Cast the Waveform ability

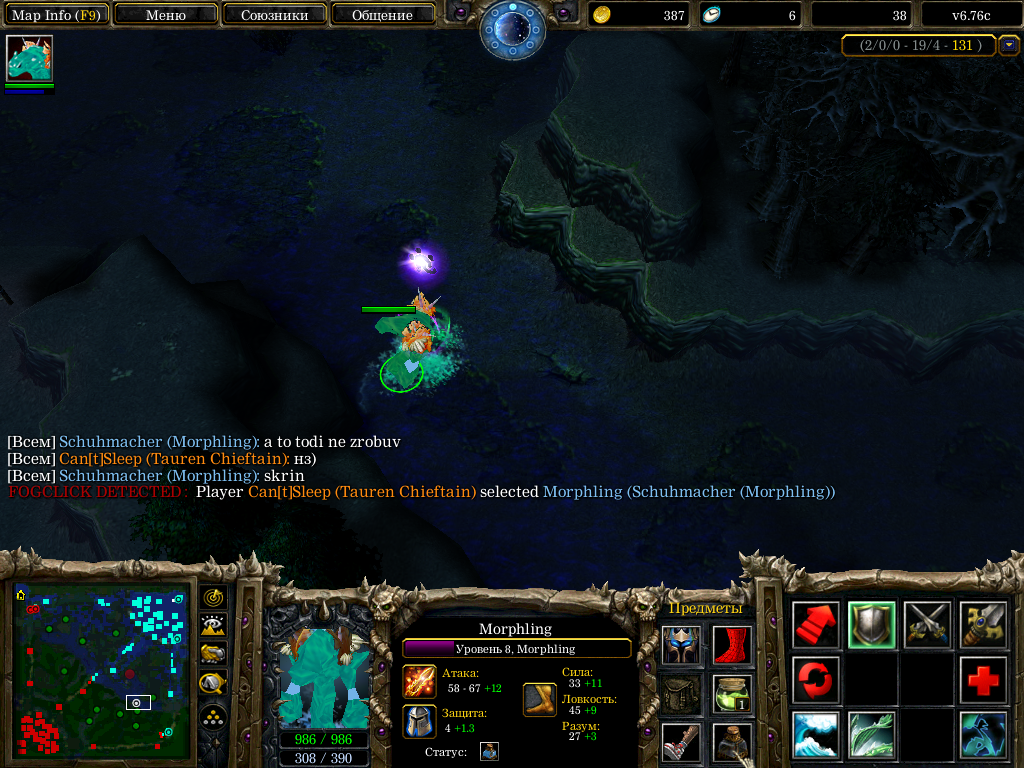pyautogui.click(x=816, y=735)
